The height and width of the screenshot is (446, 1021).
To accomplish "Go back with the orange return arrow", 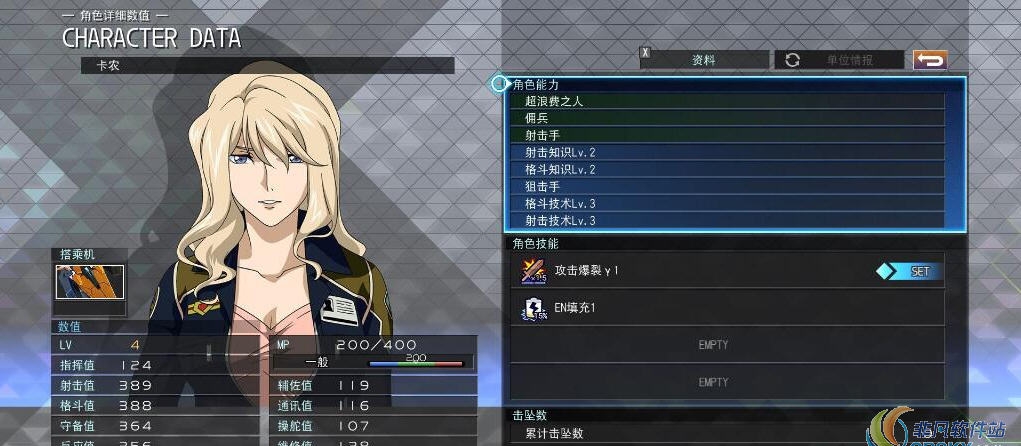I will coord(929,60).
